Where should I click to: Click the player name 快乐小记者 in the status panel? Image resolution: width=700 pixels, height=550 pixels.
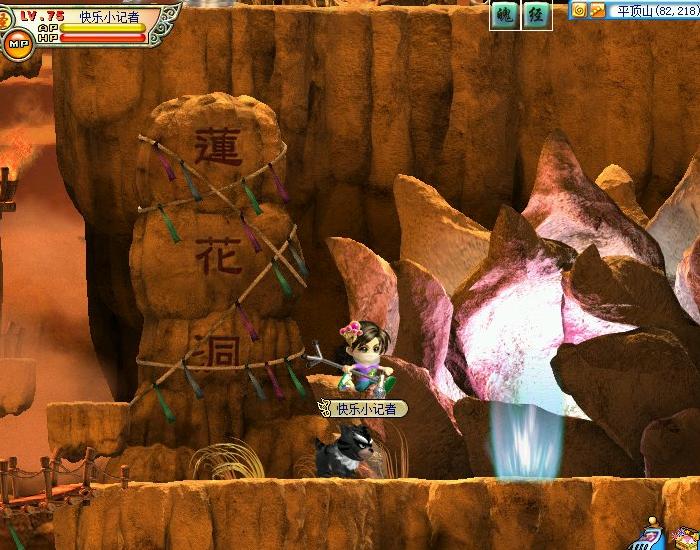pos(110,17)
